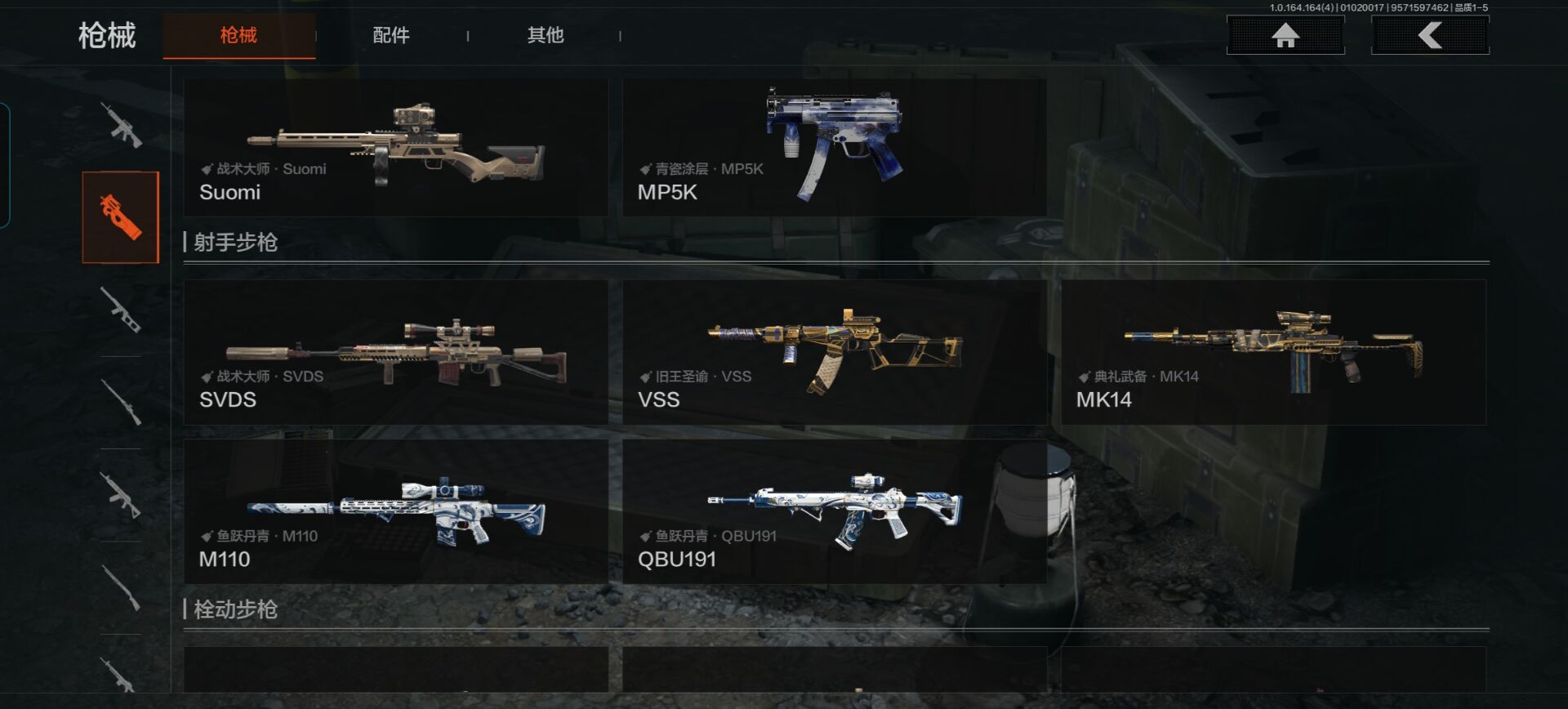Open the MK14 weapon card

(1273, 352)
